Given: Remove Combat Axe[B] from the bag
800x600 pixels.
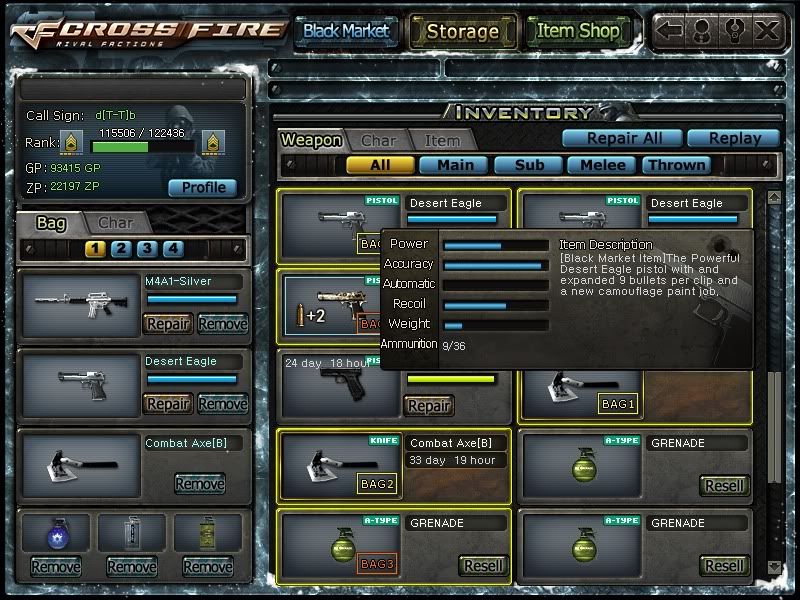Looking at the screenshot, I should point(199,484).
